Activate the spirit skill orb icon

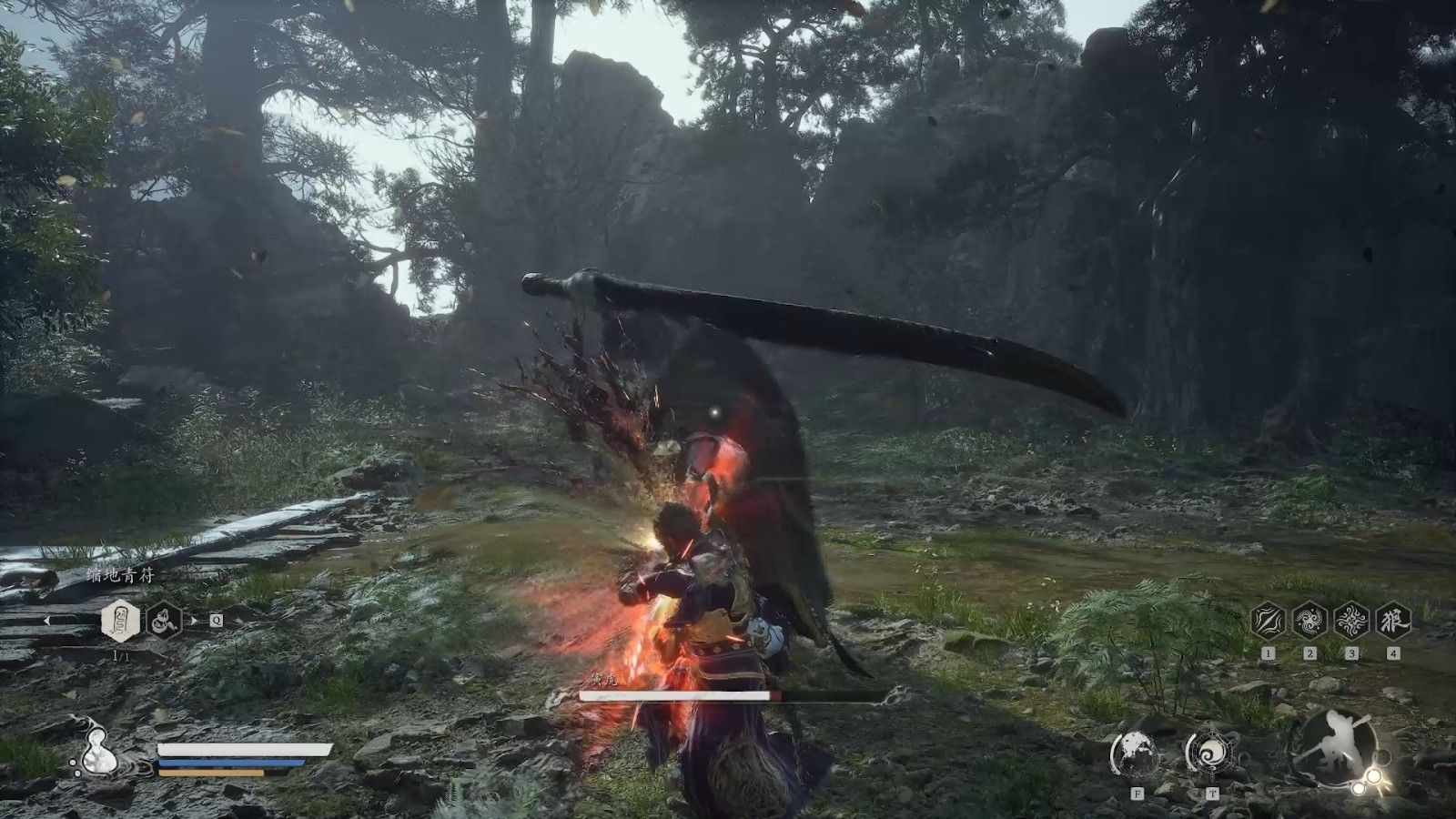click(1135, 753)
